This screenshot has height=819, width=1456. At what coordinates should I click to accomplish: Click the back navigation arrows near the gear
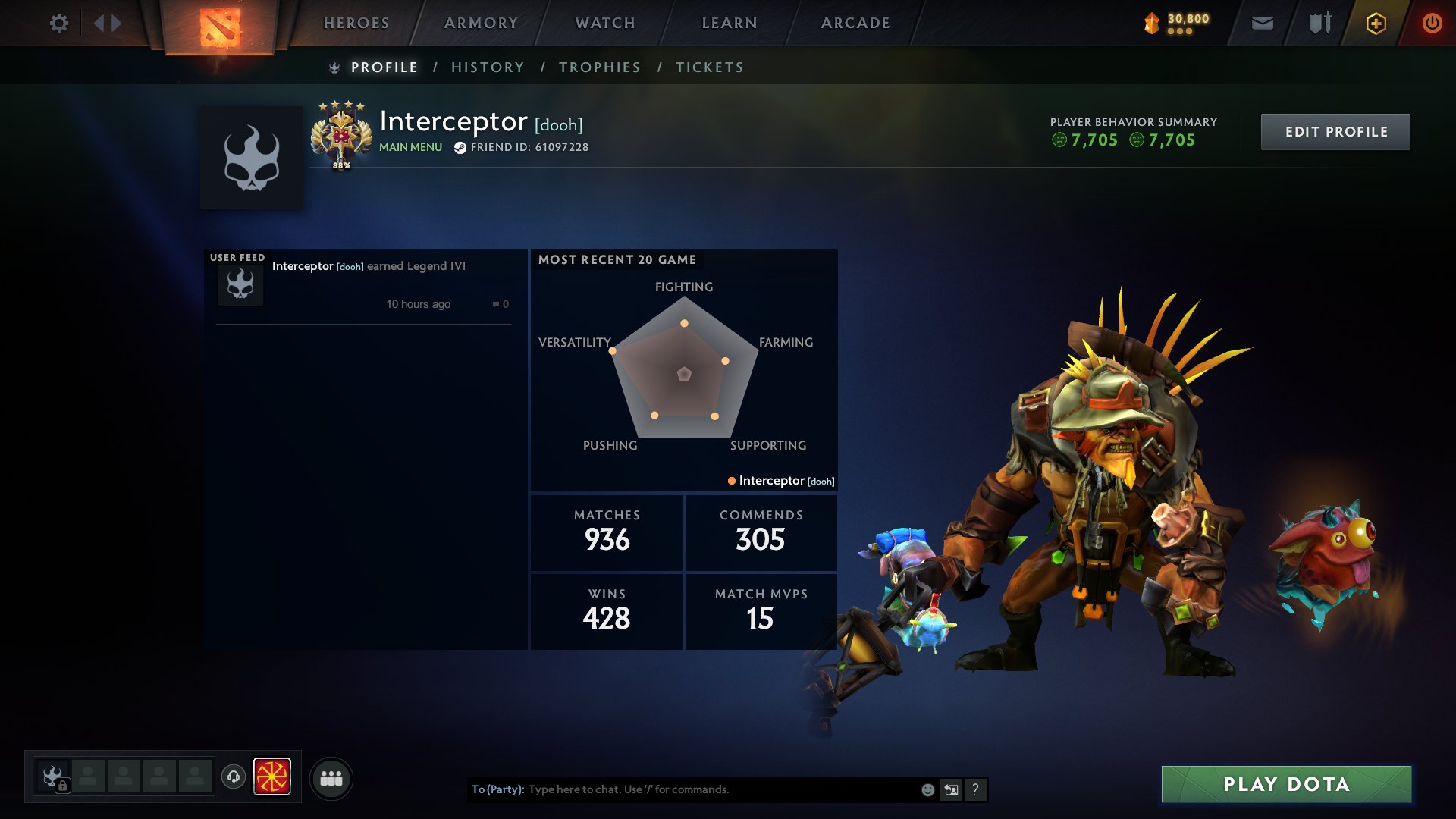click(x=106, y=23)
